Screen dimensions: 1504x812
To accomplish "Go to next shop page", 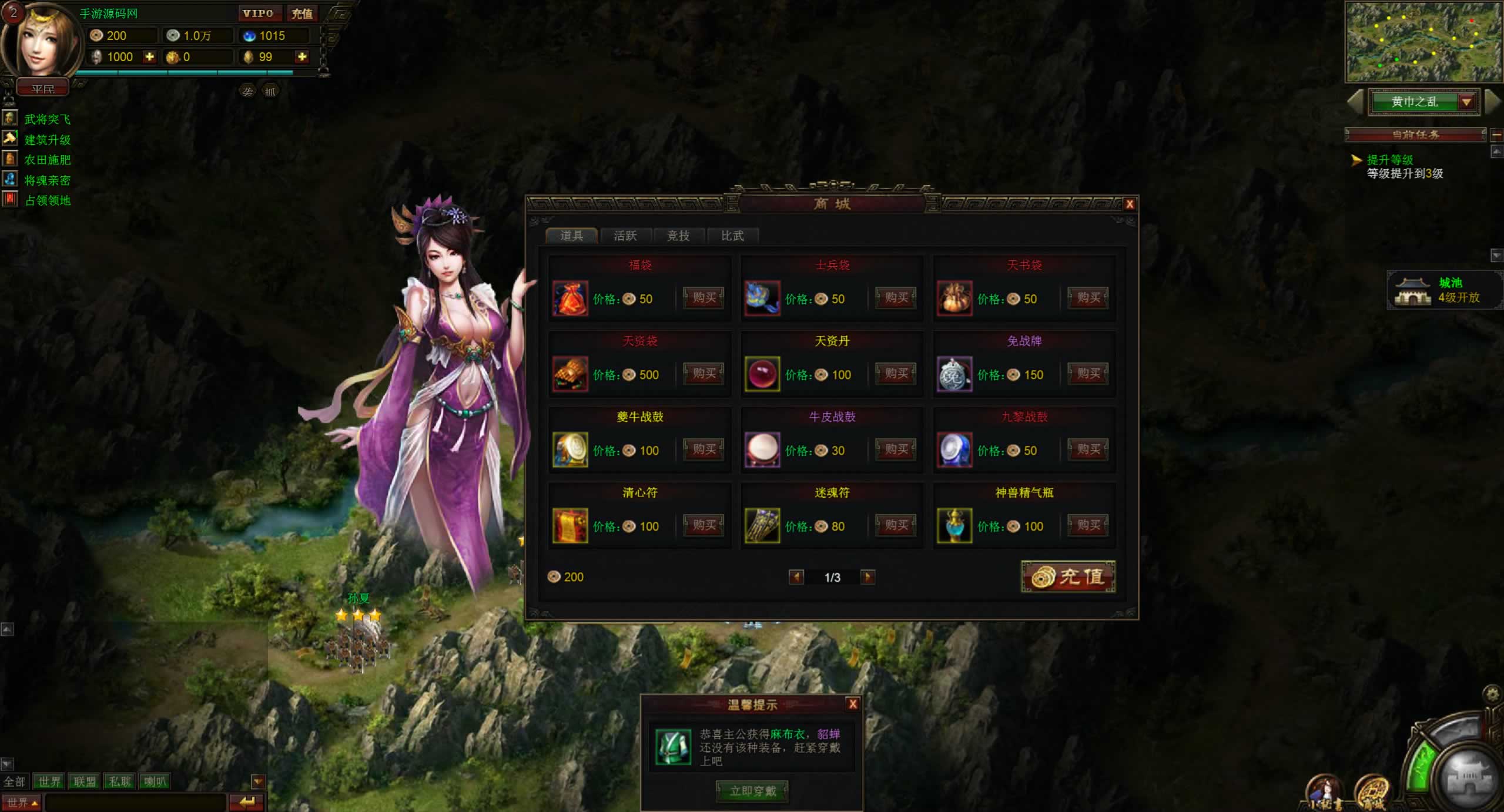I will pos(867,577).
